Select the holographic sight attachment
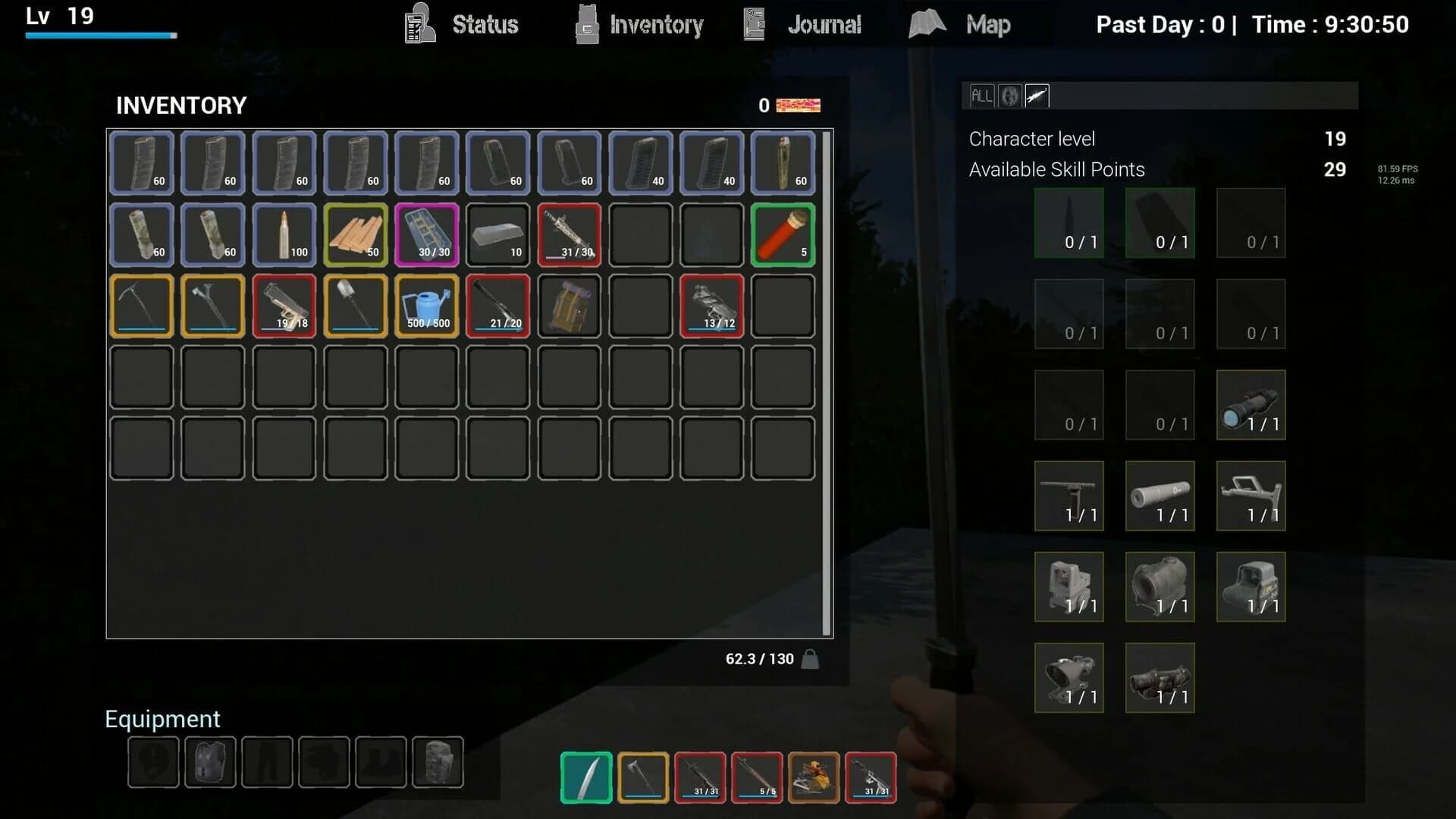This screenshot has height=819, width=1456. [1251, 587]
